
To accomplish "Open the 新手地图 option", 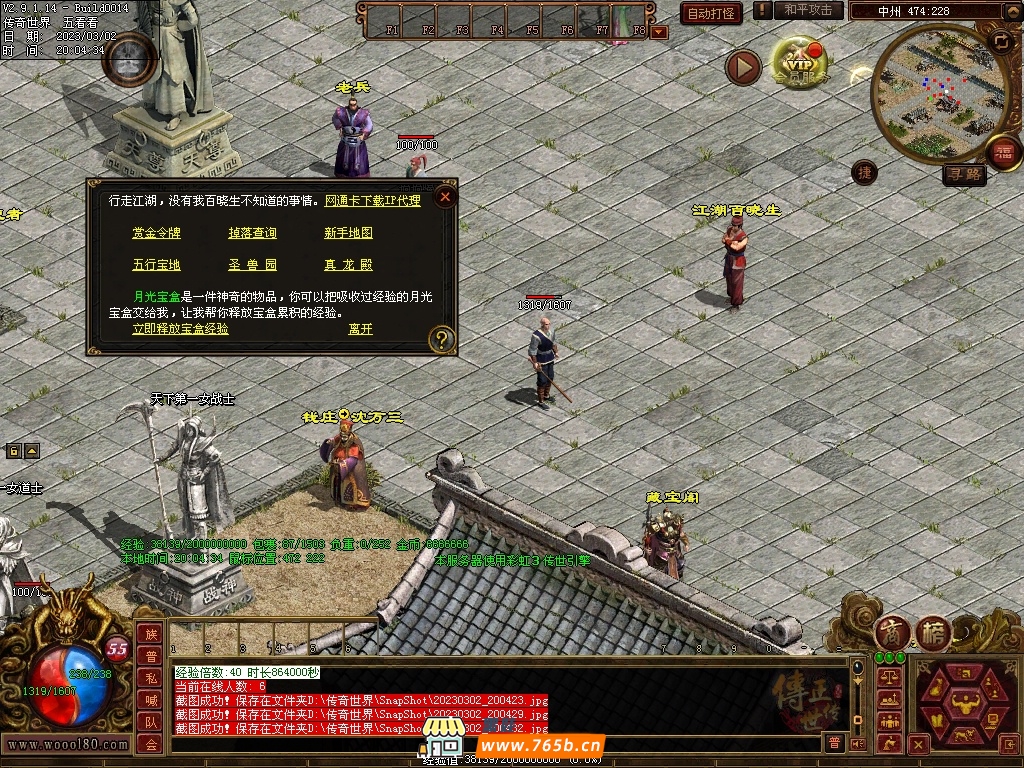I will (x=348, y=233).
